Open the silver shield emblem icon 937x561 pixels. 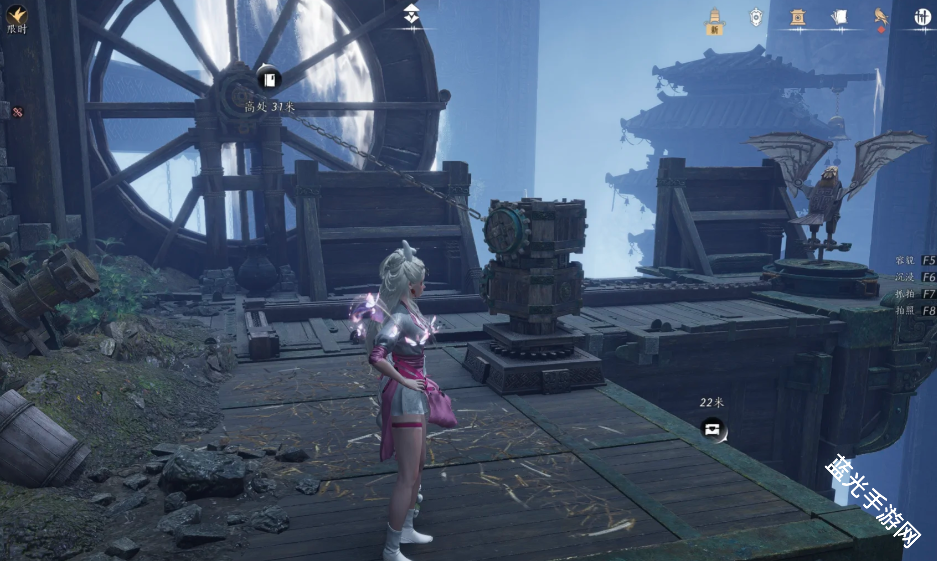757,16
